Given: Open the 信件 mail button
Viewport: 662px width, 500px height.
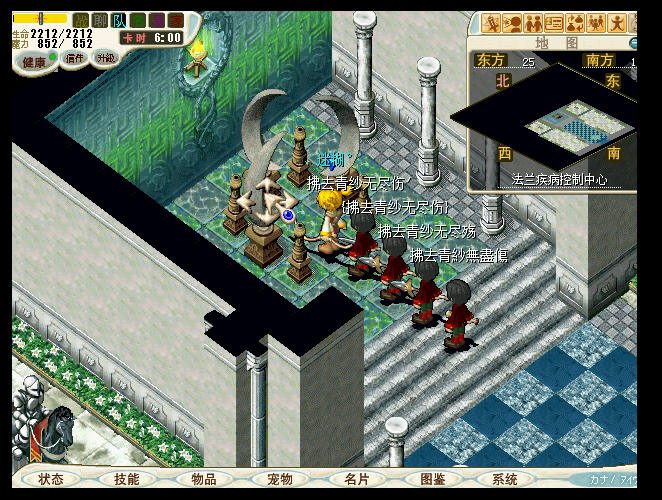Looking at the screenshot, I should 74,58.
